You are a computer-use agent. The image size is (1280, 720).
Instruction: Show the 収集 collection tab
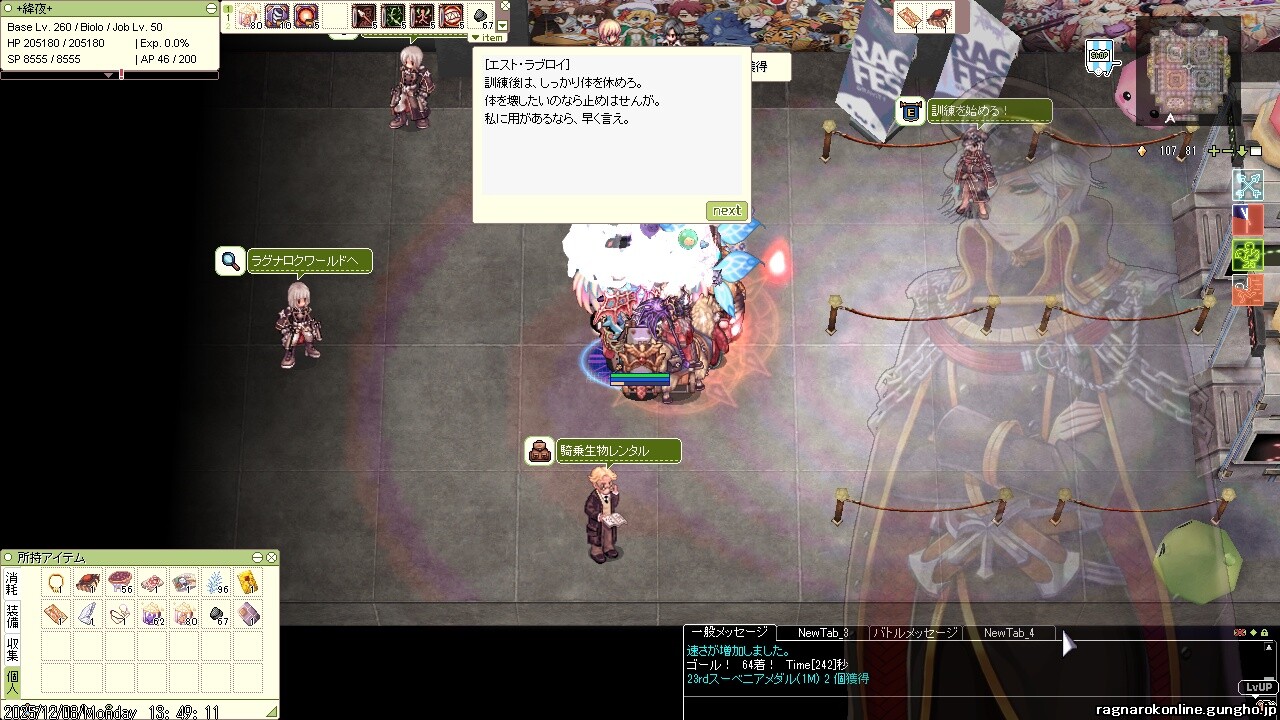(12, 648)
